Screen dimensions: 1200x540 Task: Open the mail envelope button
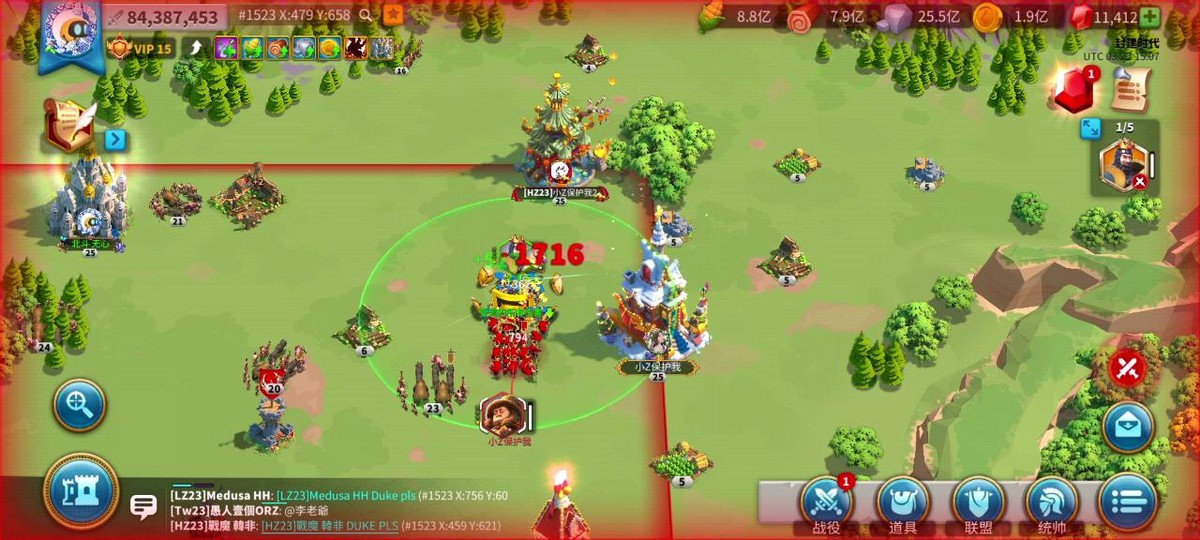click(x=1129, y=428)
